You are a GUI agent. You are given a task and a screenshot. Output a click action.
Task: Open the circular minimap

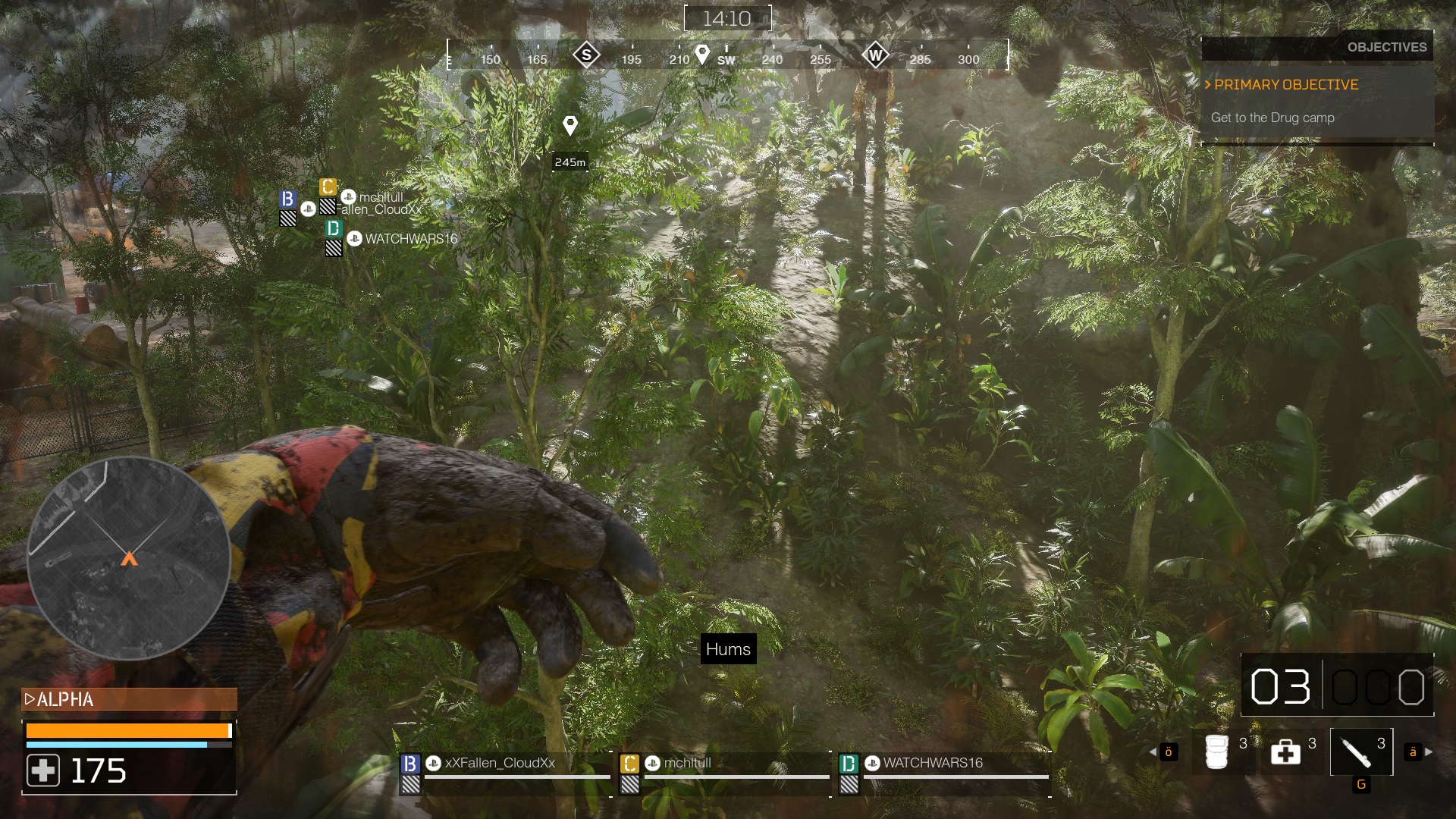pyautogui.click(x=129, y=558)
